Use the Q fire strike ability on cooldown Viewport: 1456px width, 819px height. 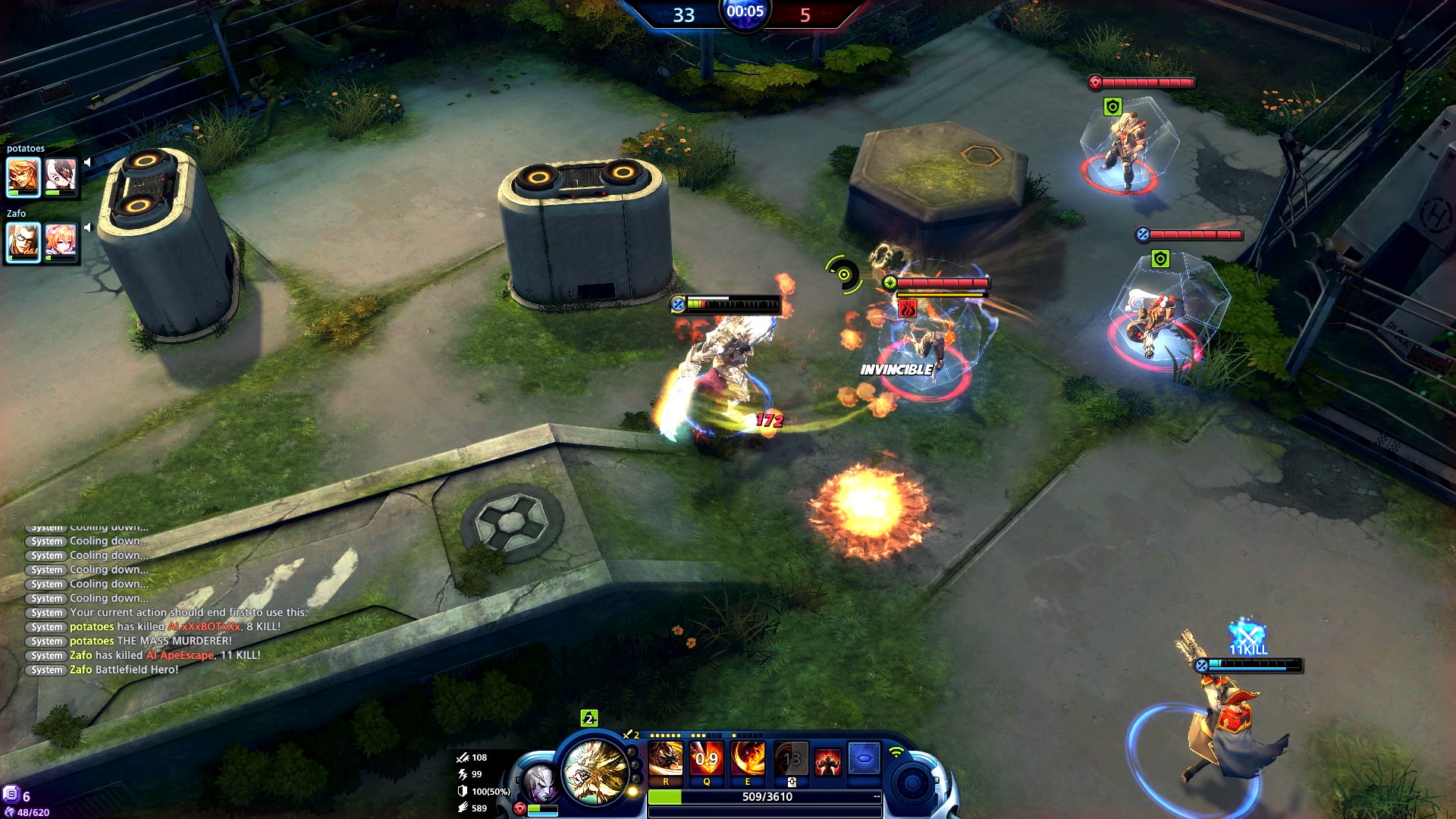coord(706,759)
